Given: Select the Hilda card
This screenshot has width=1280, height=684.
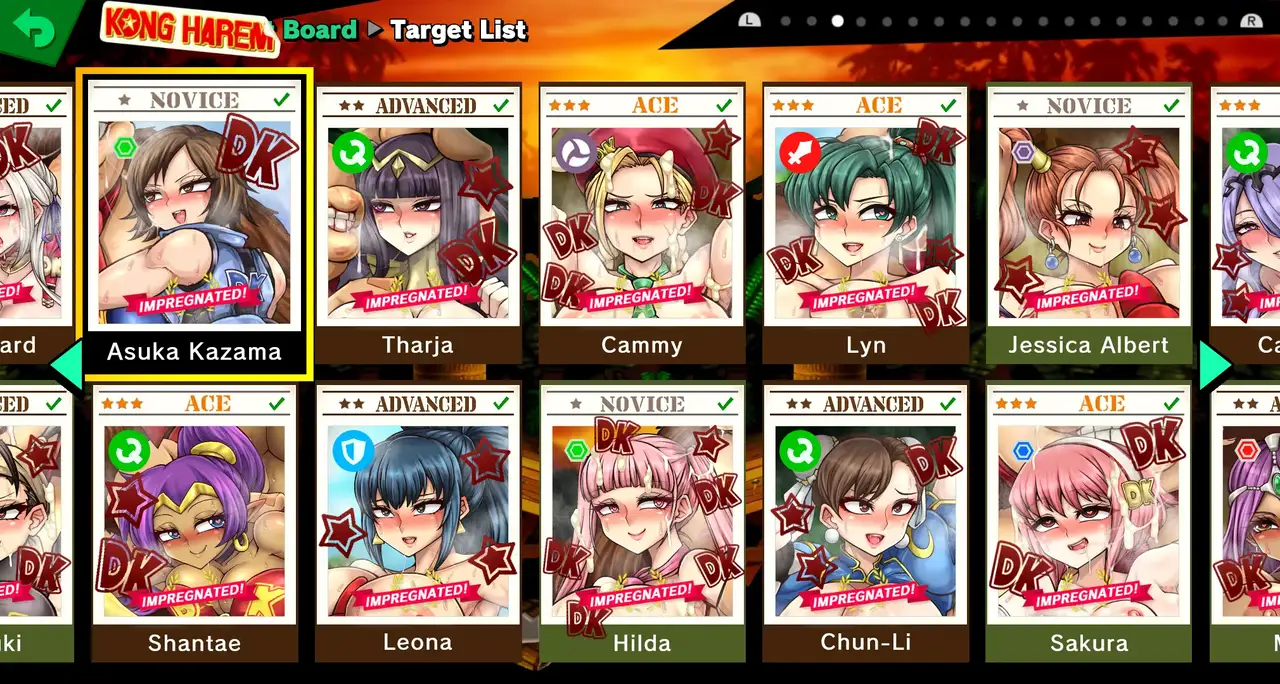Looking at the screenshot, I should [x=641, y=522].
